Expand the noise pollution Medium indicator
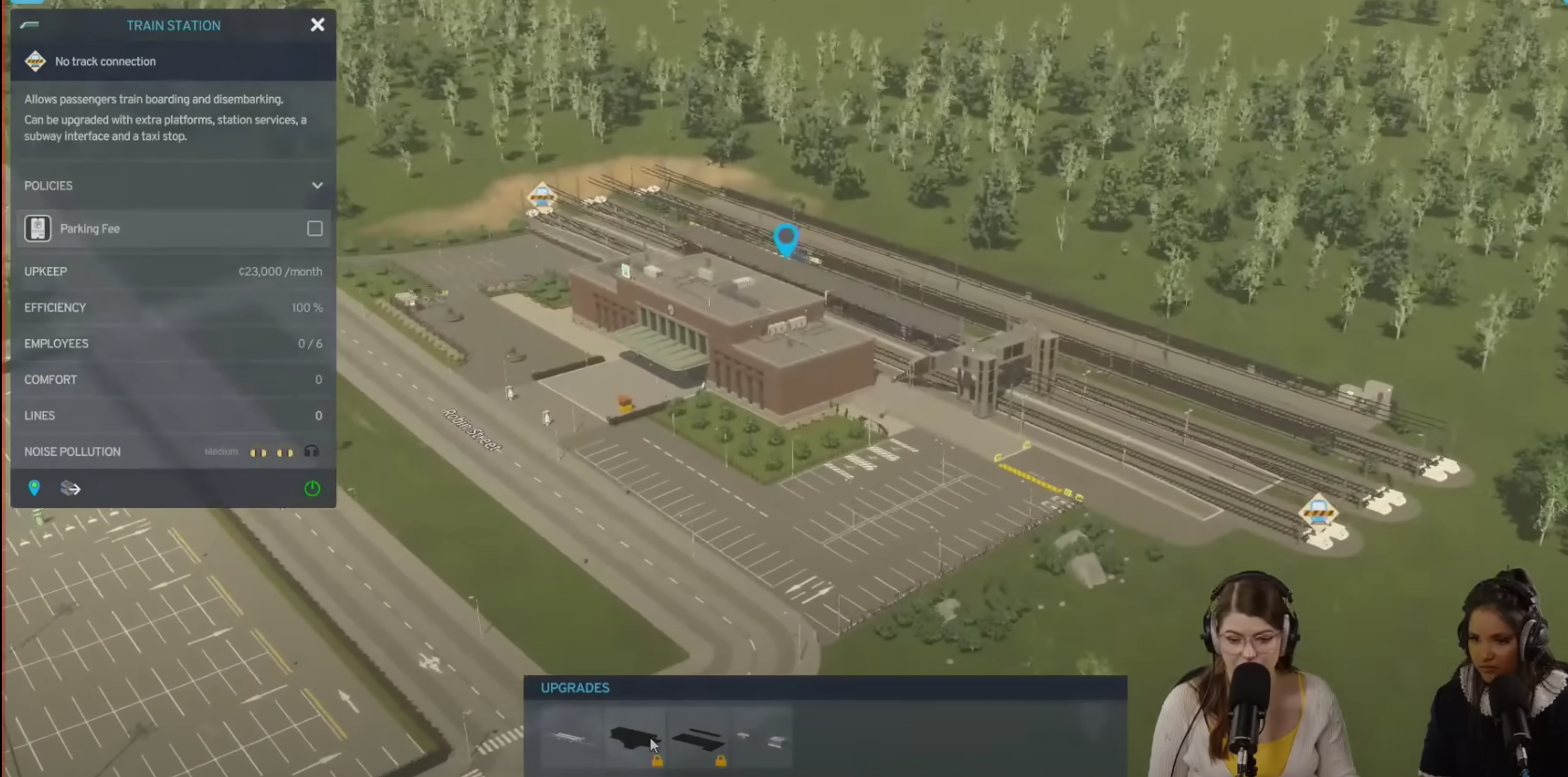The image size is (1568, 777). [x=221, y=451]
